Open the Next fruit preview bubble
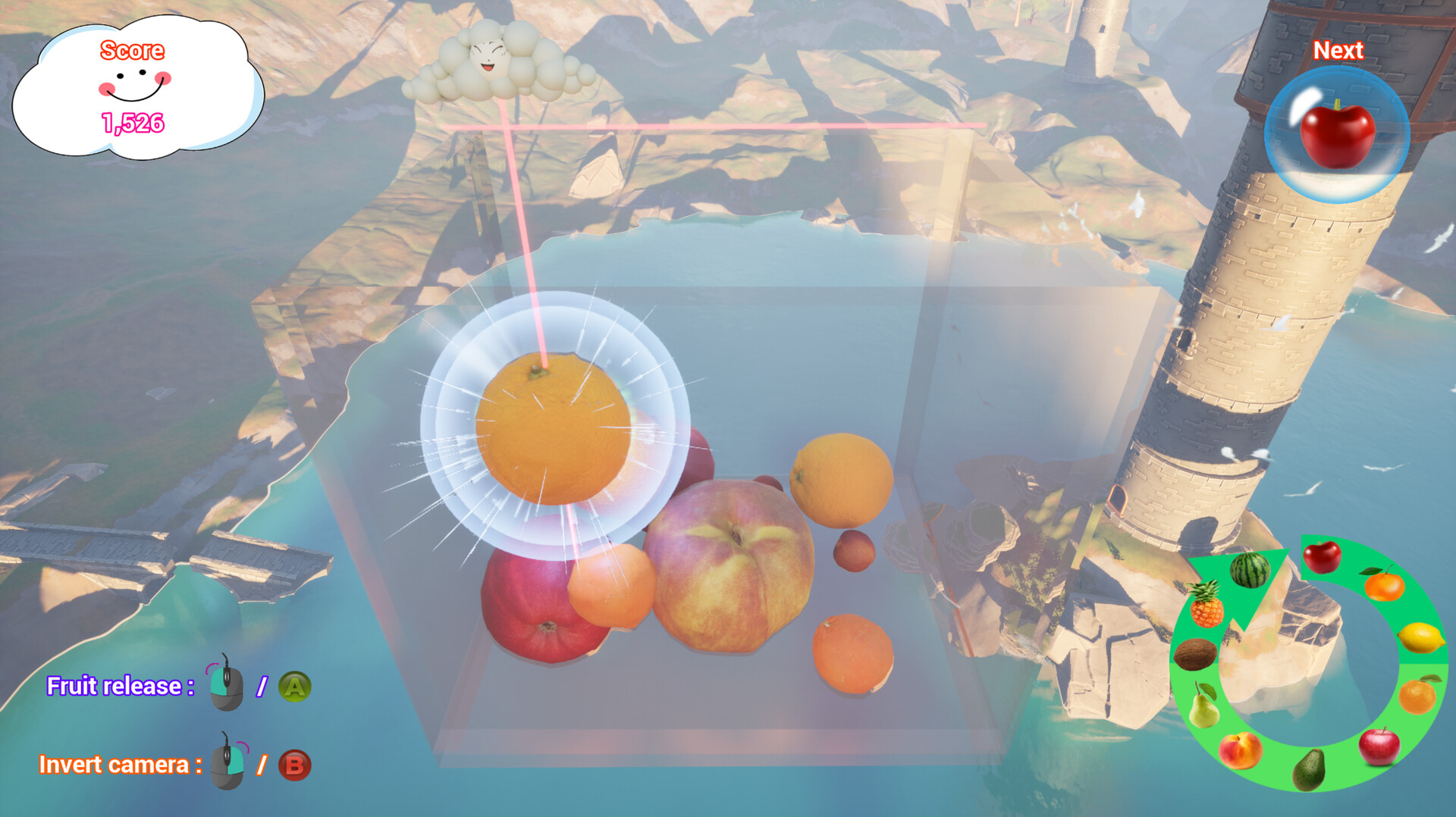Viewport: 1456px width, 817px height. 1338,133
